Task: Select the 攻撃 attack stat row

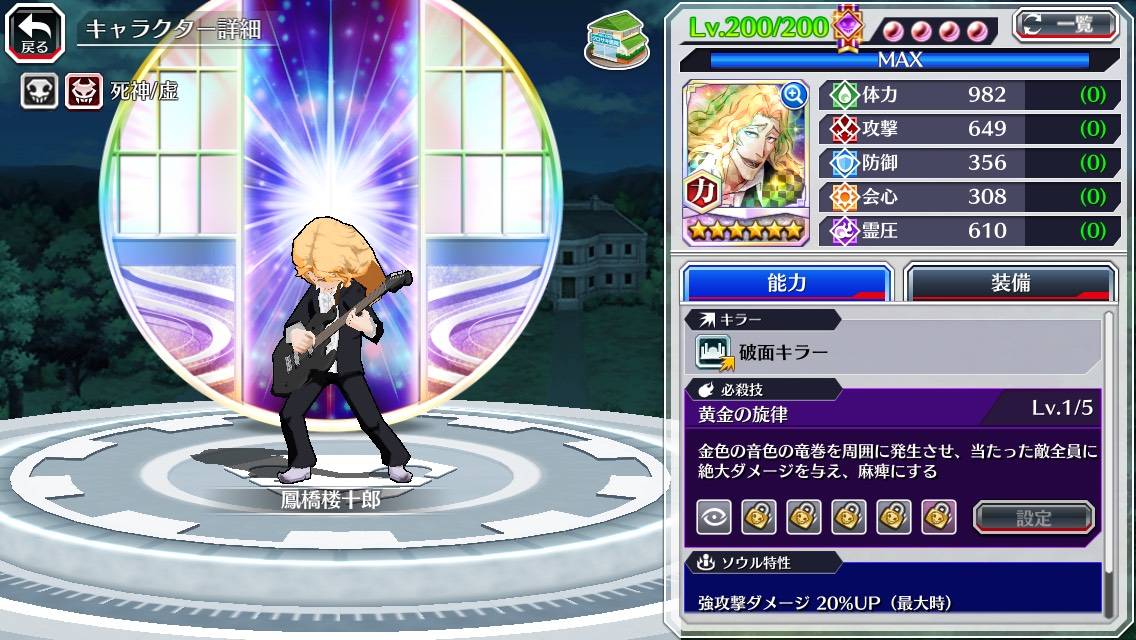Action: (x=969, y=129)
